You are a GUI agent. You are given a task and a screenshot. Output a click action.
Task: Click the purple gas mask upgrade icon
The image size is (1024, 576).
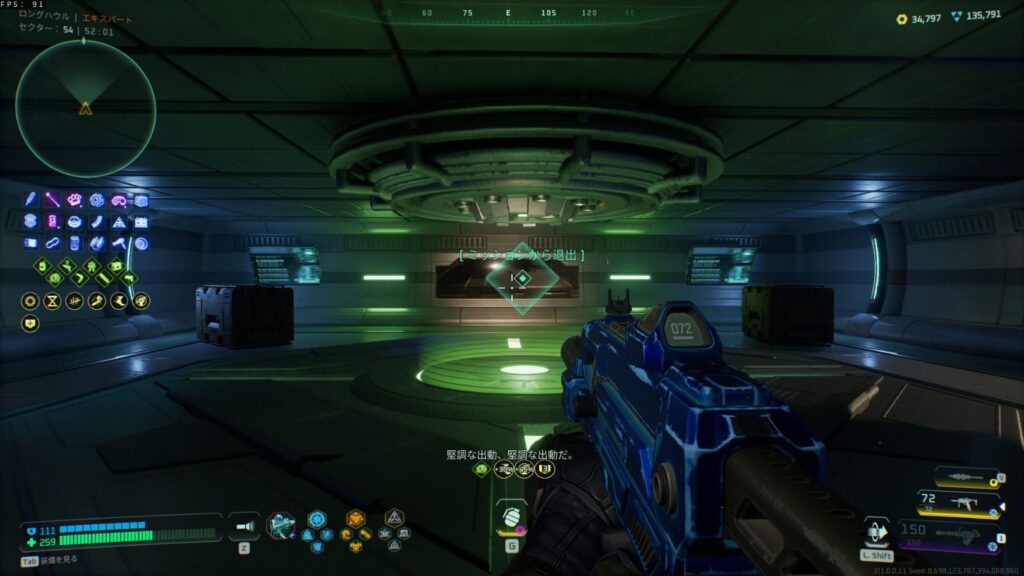pyautogui.click(x=119, y=200)
